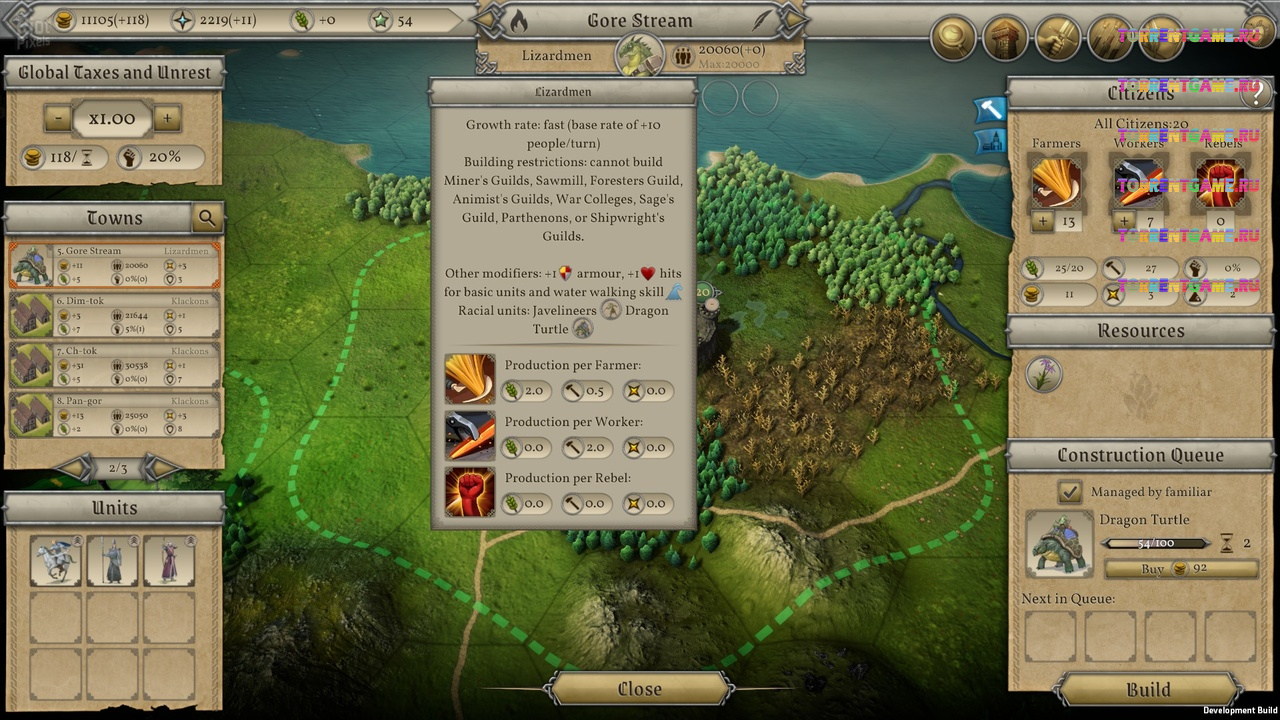This screenshot has width=1280, height=720.
Task: Add a worker with the plus button
Action: [1124, 221]
